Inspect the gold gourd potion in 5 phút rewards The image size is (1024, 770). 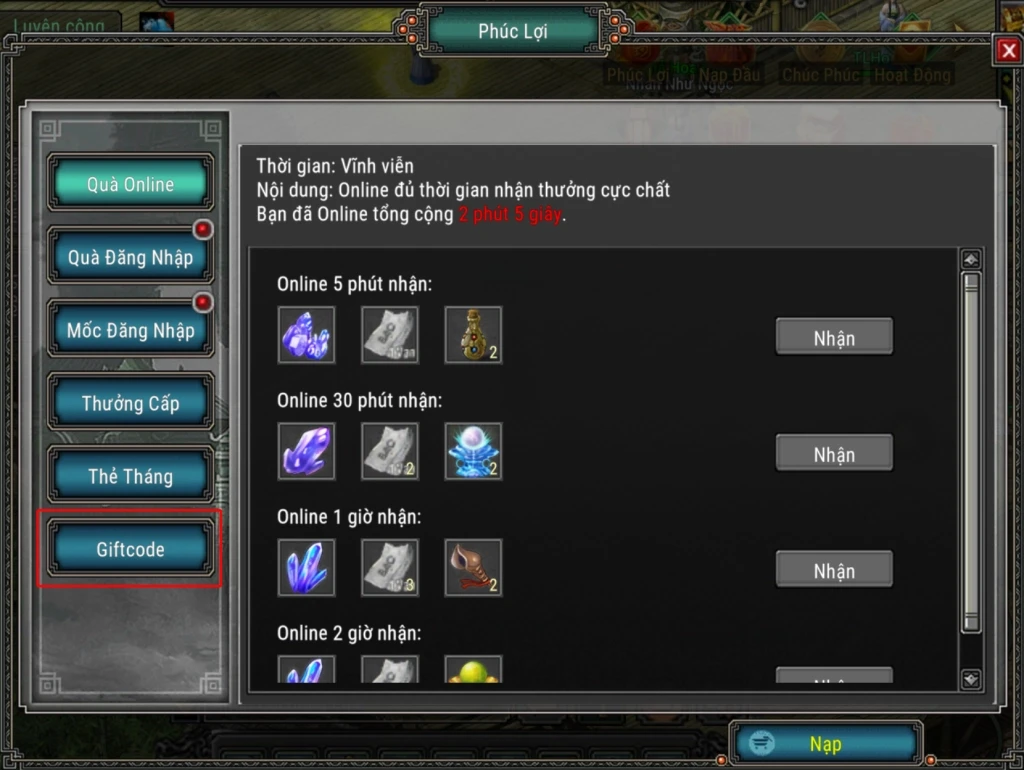coord(473,335)
